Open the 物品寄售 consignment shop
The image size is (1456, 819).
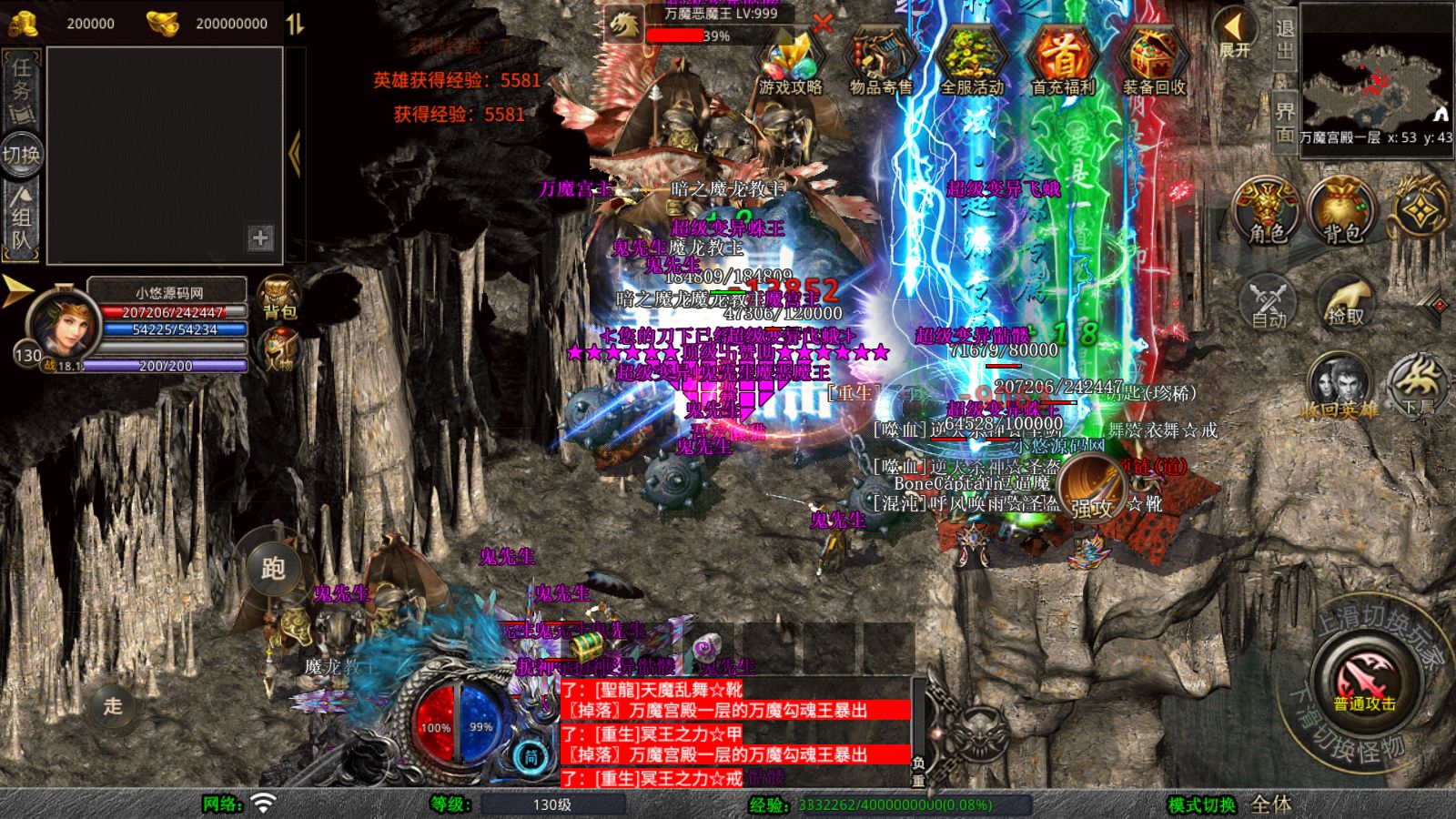[881, 61]
